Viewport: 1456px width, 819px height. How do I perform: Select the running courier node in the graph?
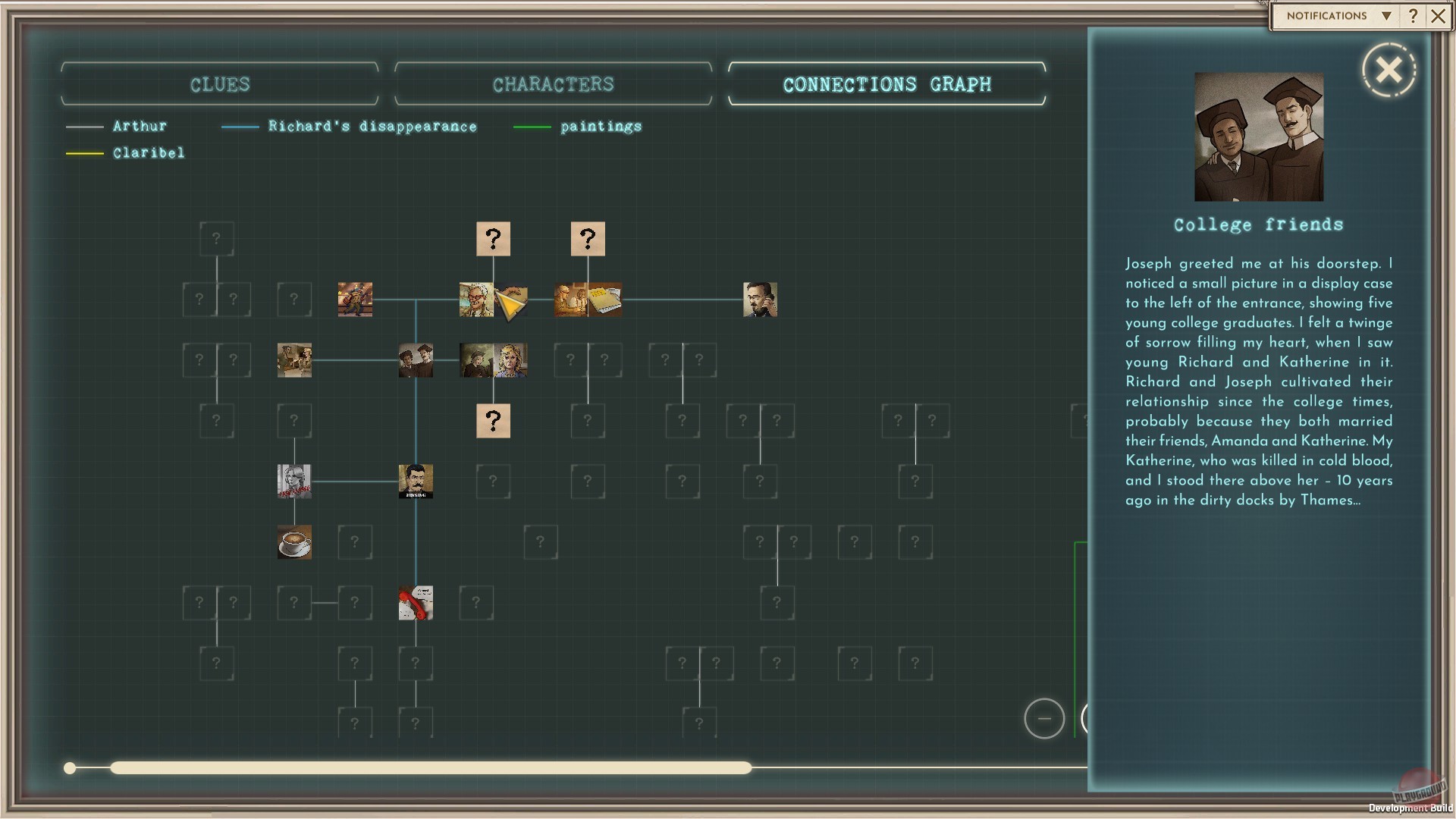tap(355, 300)
